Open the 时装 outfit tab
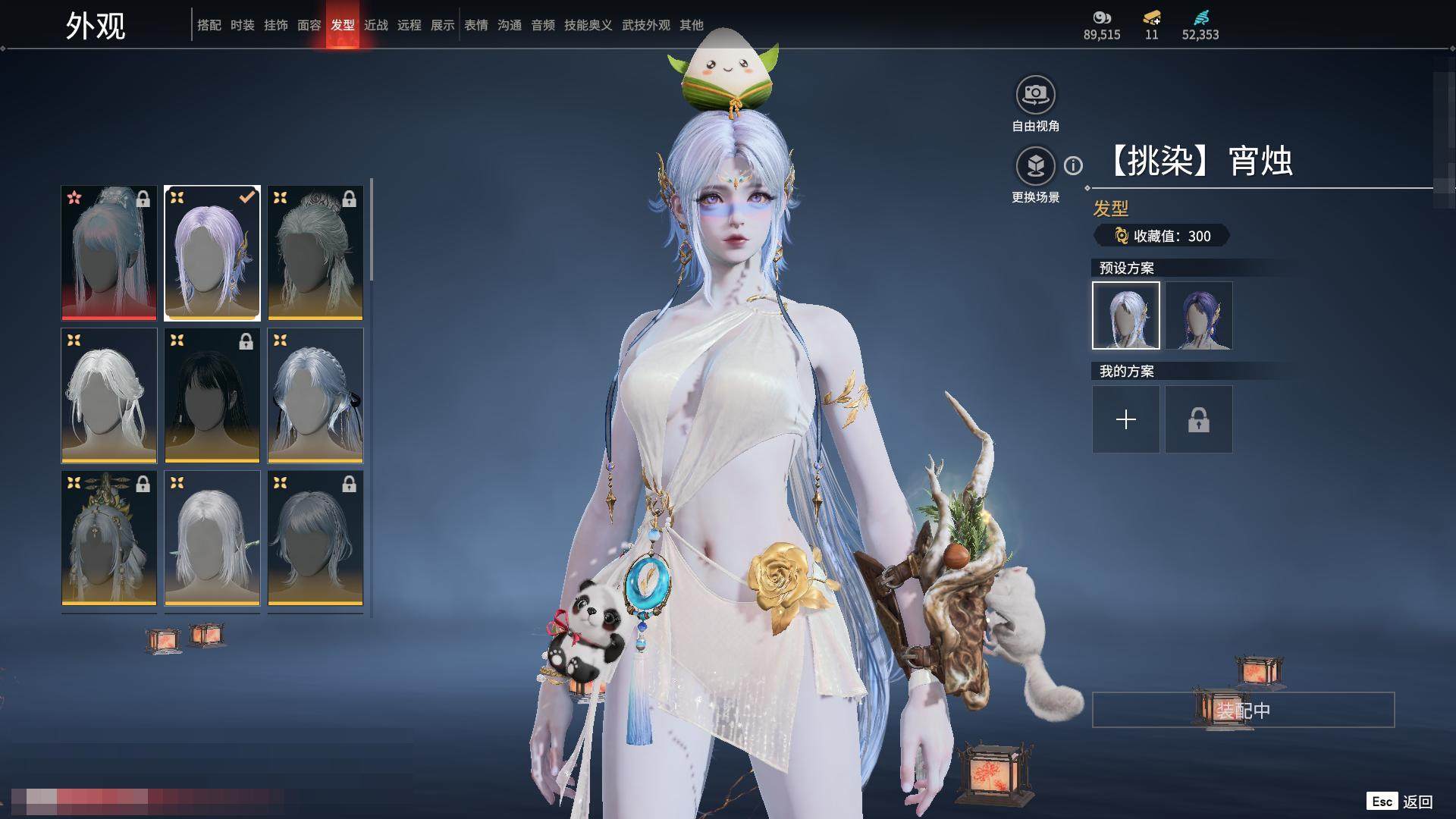Image resolution: width=1456 pixels, height=819 pixels. point(242,25)
